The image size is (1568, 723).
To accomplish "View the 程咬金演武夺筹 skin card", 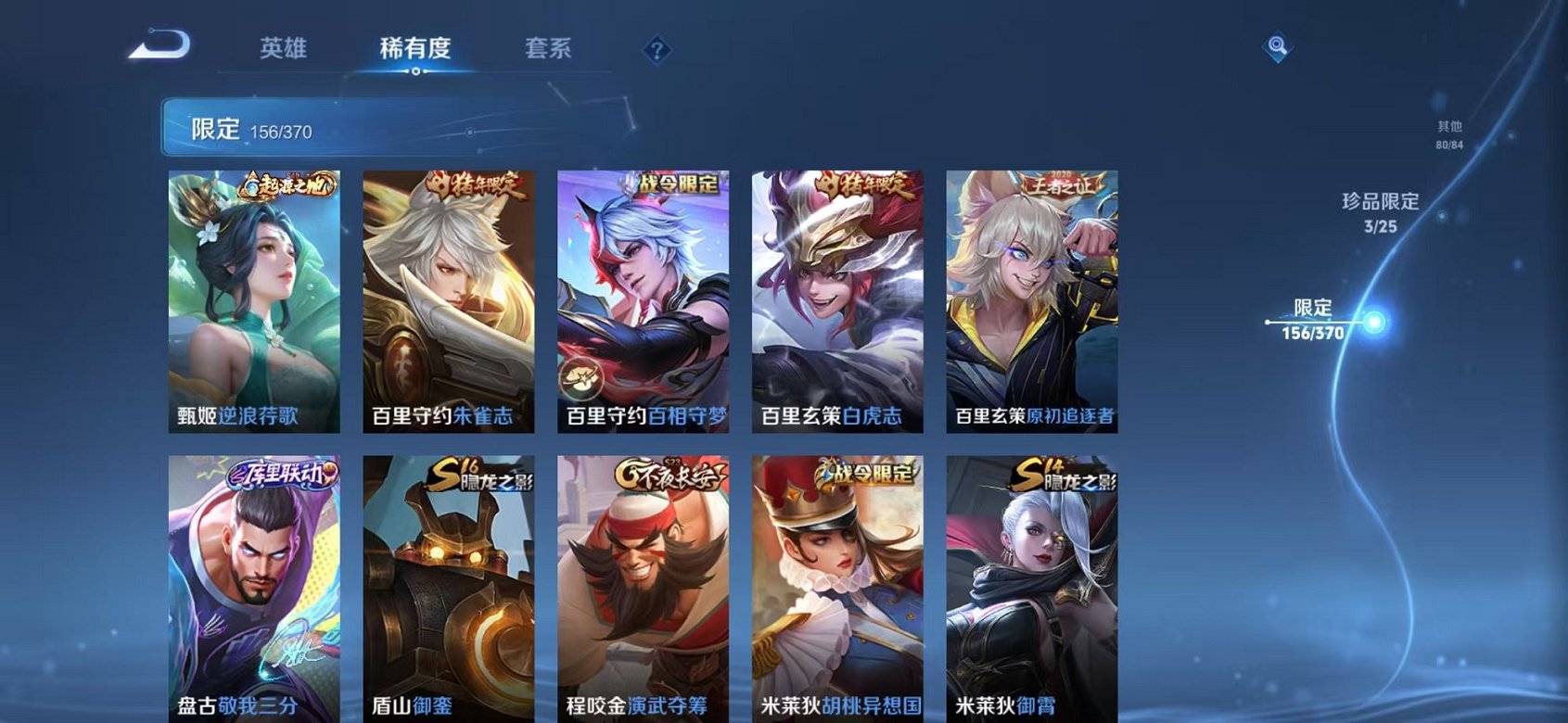I will 644,584.
